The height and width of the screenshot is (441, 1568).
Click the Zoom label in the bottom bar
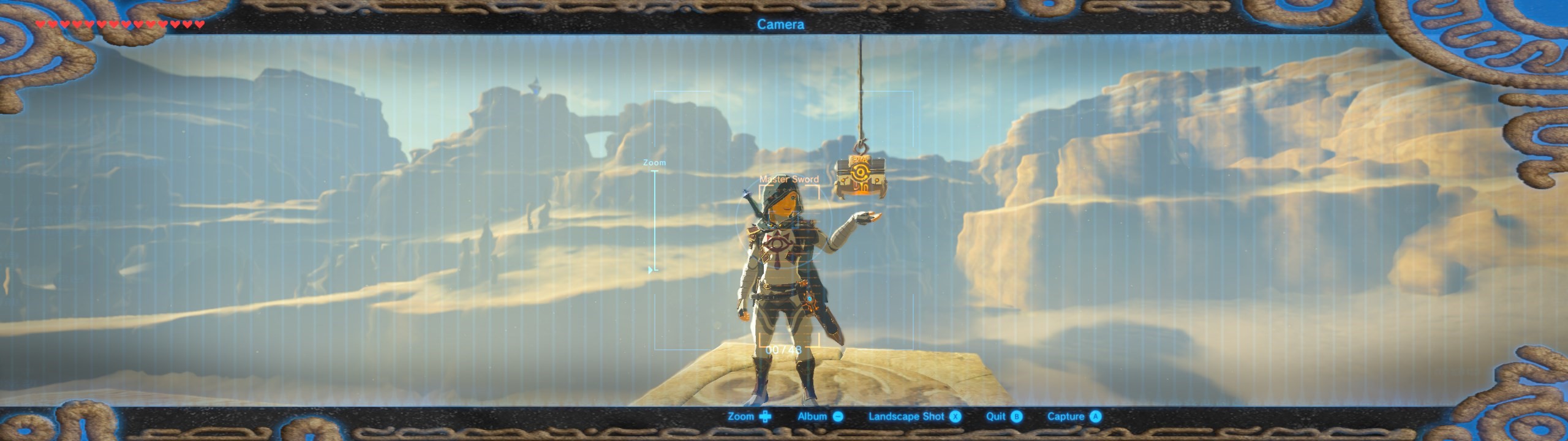(x=748, y=417)
